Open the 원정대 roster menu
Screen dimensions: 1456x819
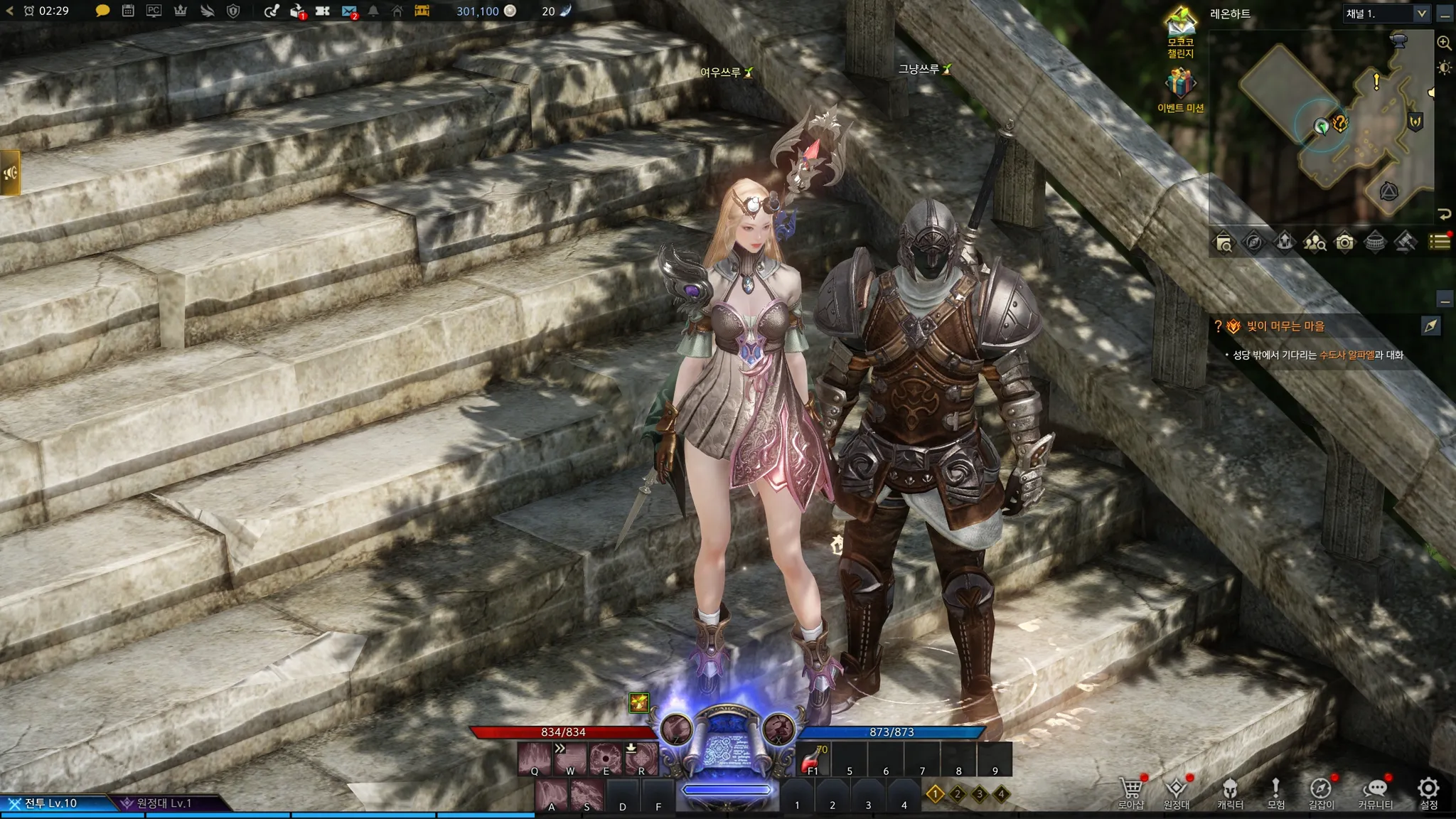coord(1177,791)
